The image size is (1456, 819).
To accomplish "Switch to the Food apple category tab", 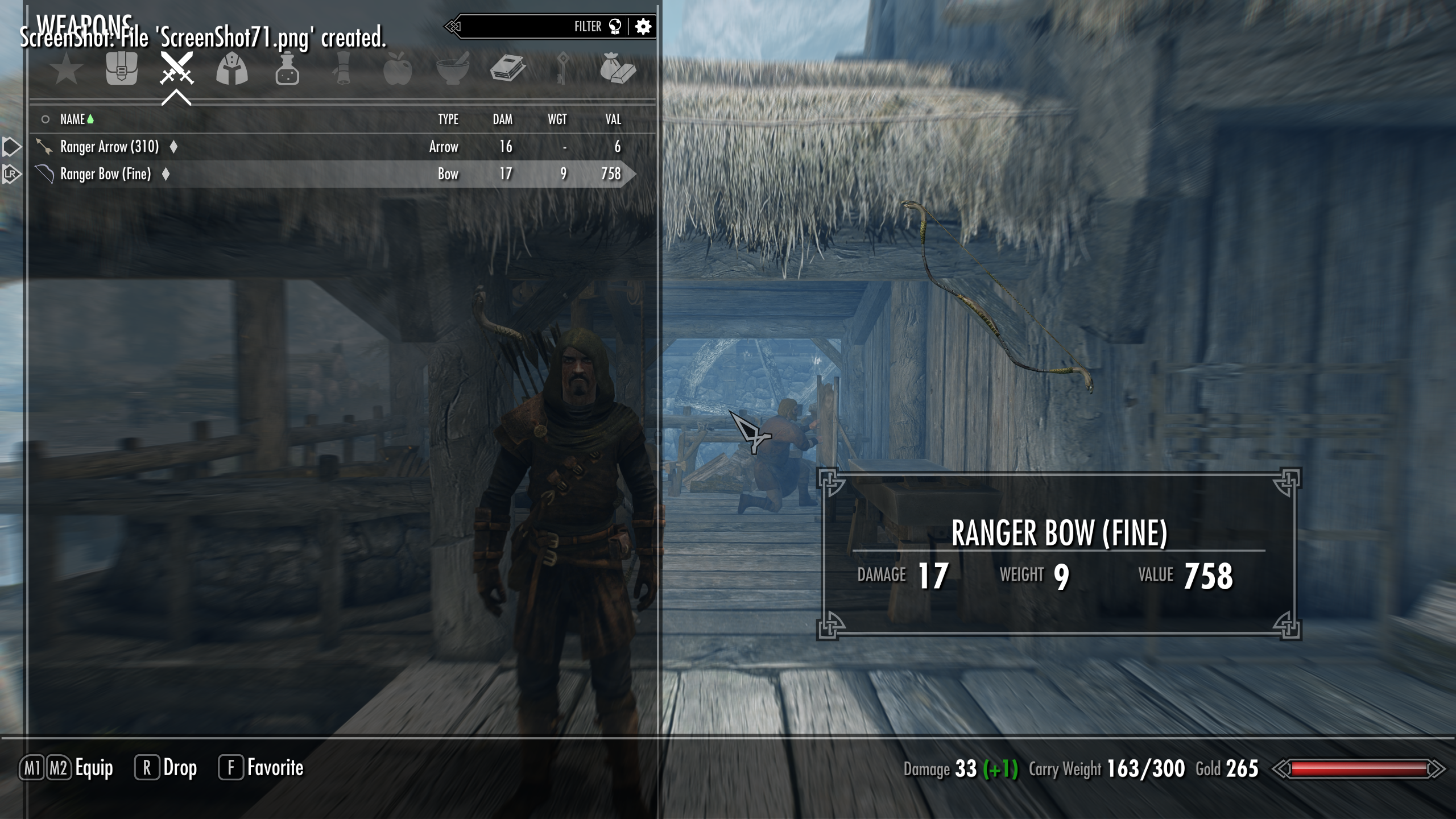I will 398,69.
